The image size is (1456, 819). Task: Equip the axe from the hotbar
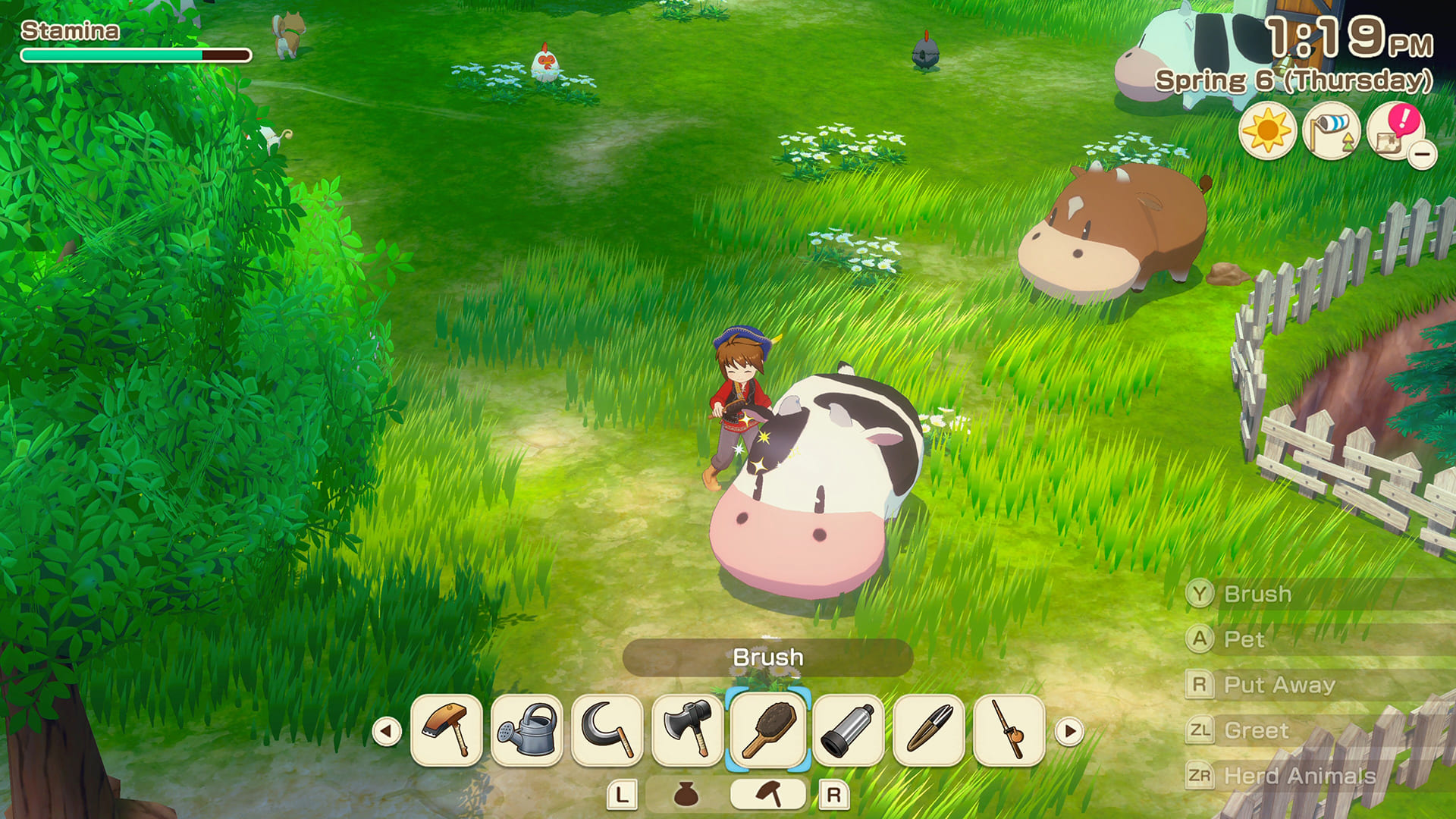(688, 730)
